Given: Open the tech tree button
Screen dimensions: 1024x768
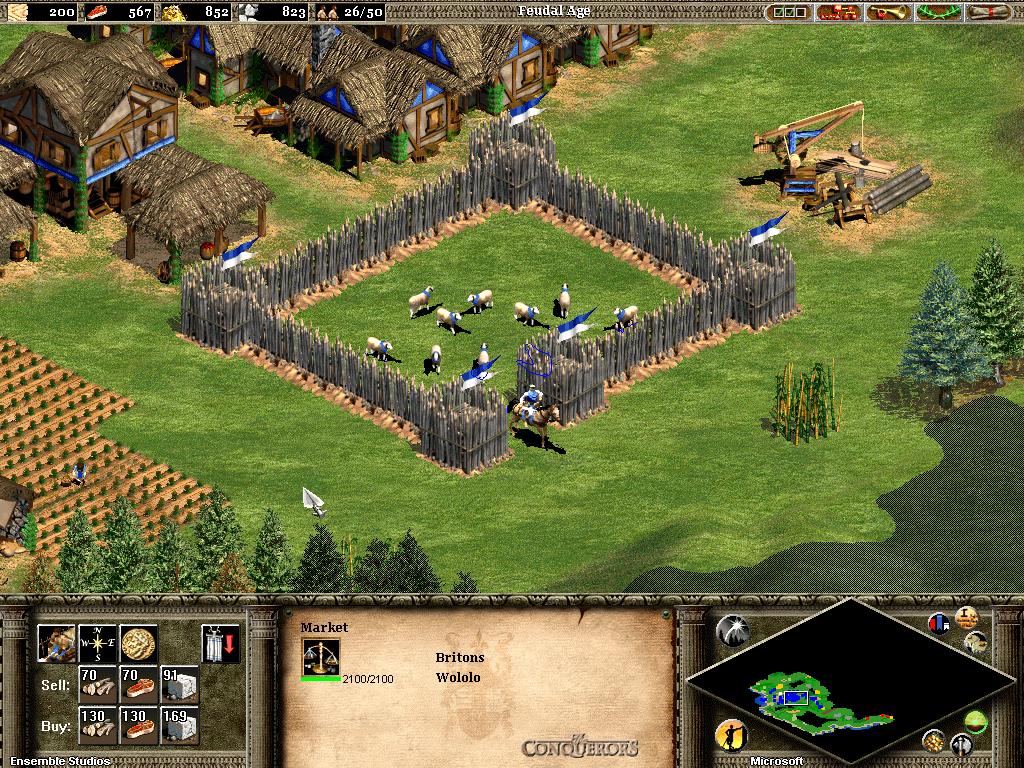Looking at the screenshot, I should (x=838, y=12).
